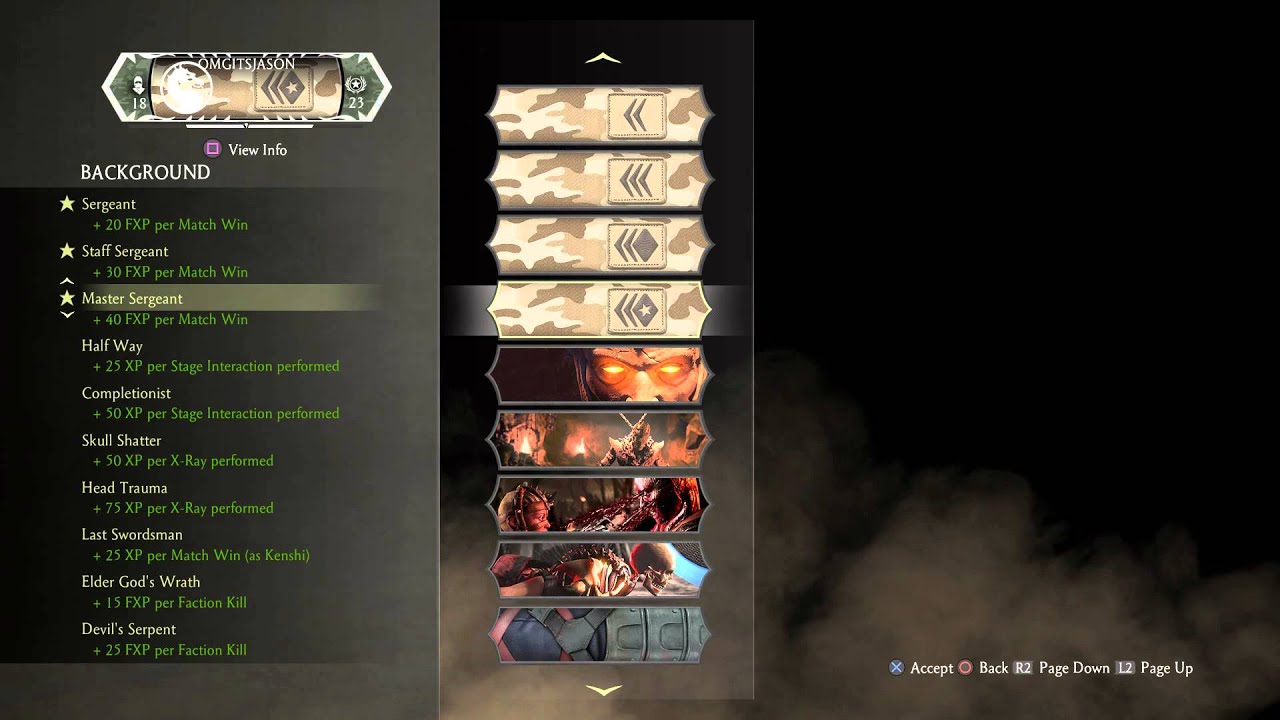1280x720 pixels.
Task: Select the horned warrior cave thumbnail
Action: pos(600,440)
